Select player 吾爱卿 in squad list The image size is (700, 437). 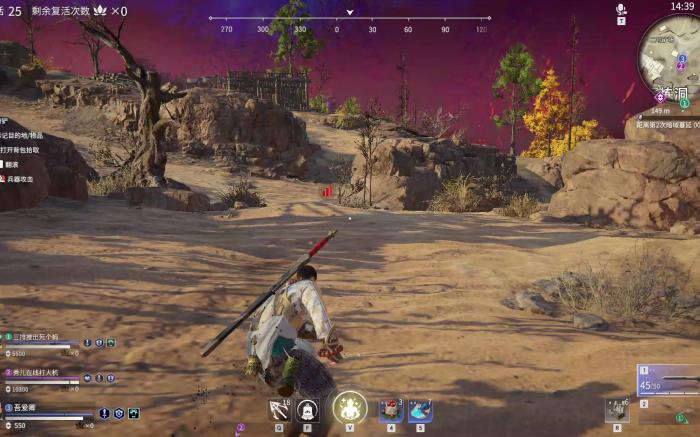tap(30, 408)
